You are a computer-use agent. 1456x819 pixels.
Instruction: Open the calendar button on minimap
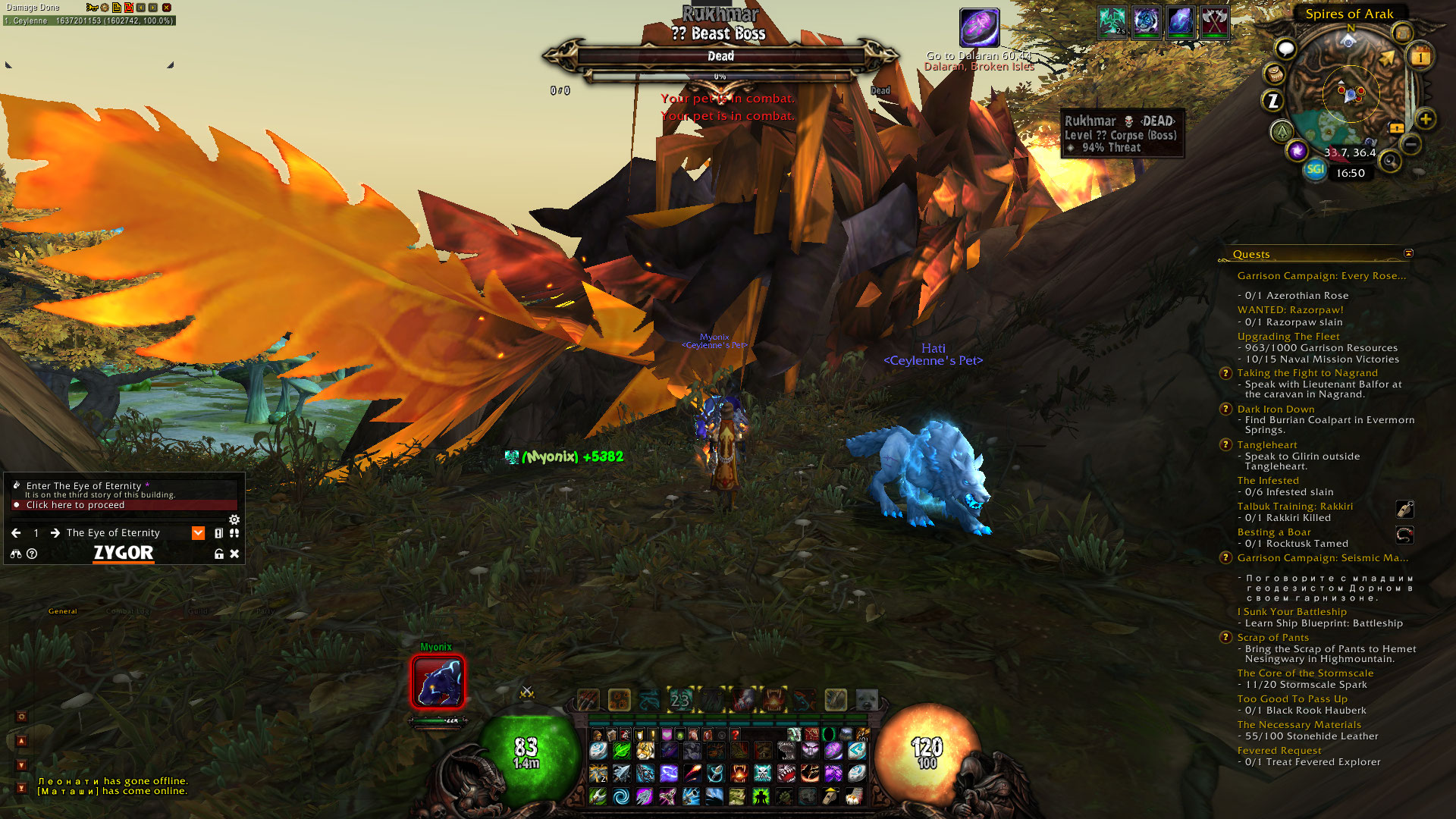tap(1420, 57)
